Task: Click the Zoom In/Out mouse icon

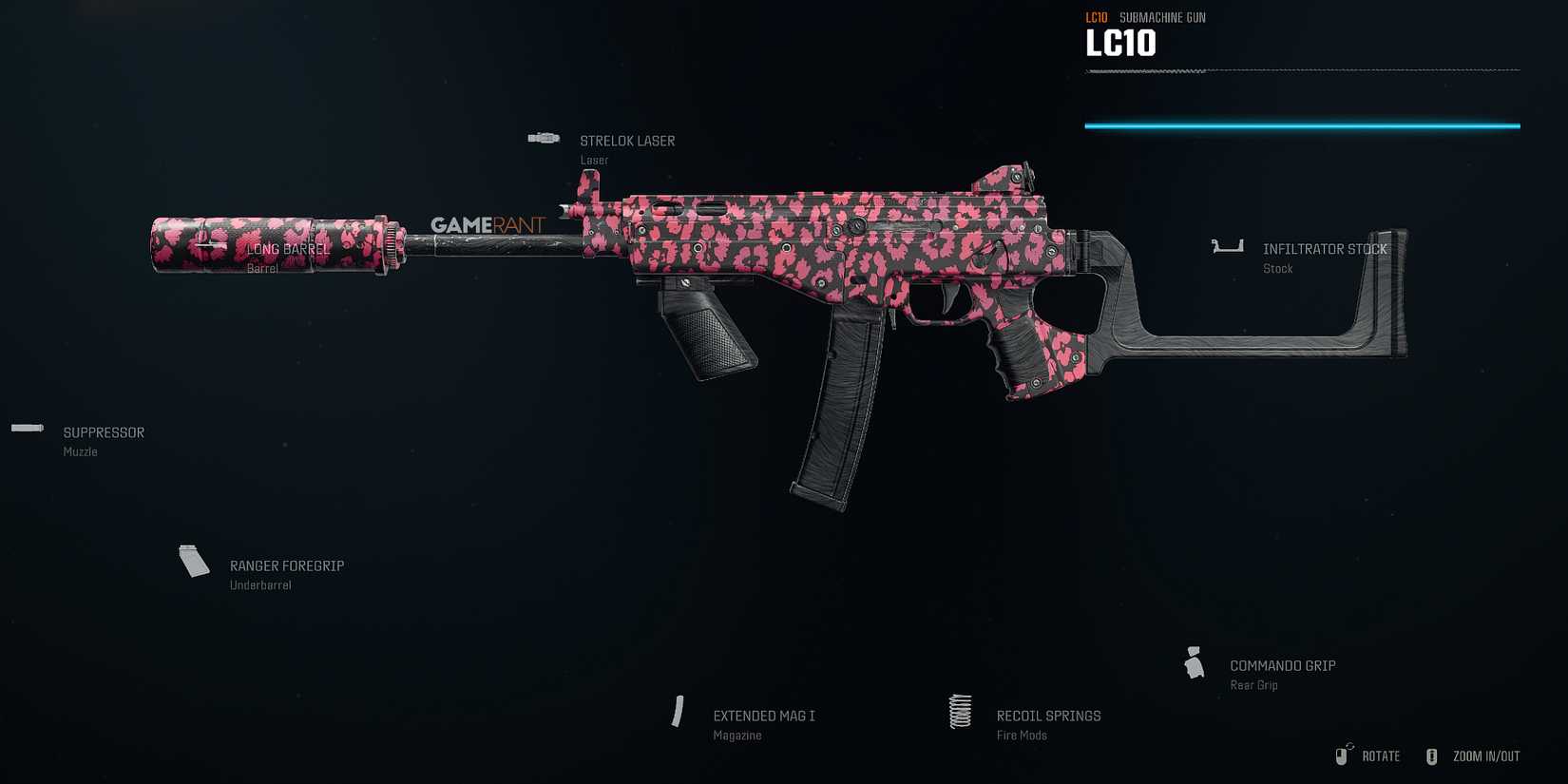Action: click(1431, 755)
